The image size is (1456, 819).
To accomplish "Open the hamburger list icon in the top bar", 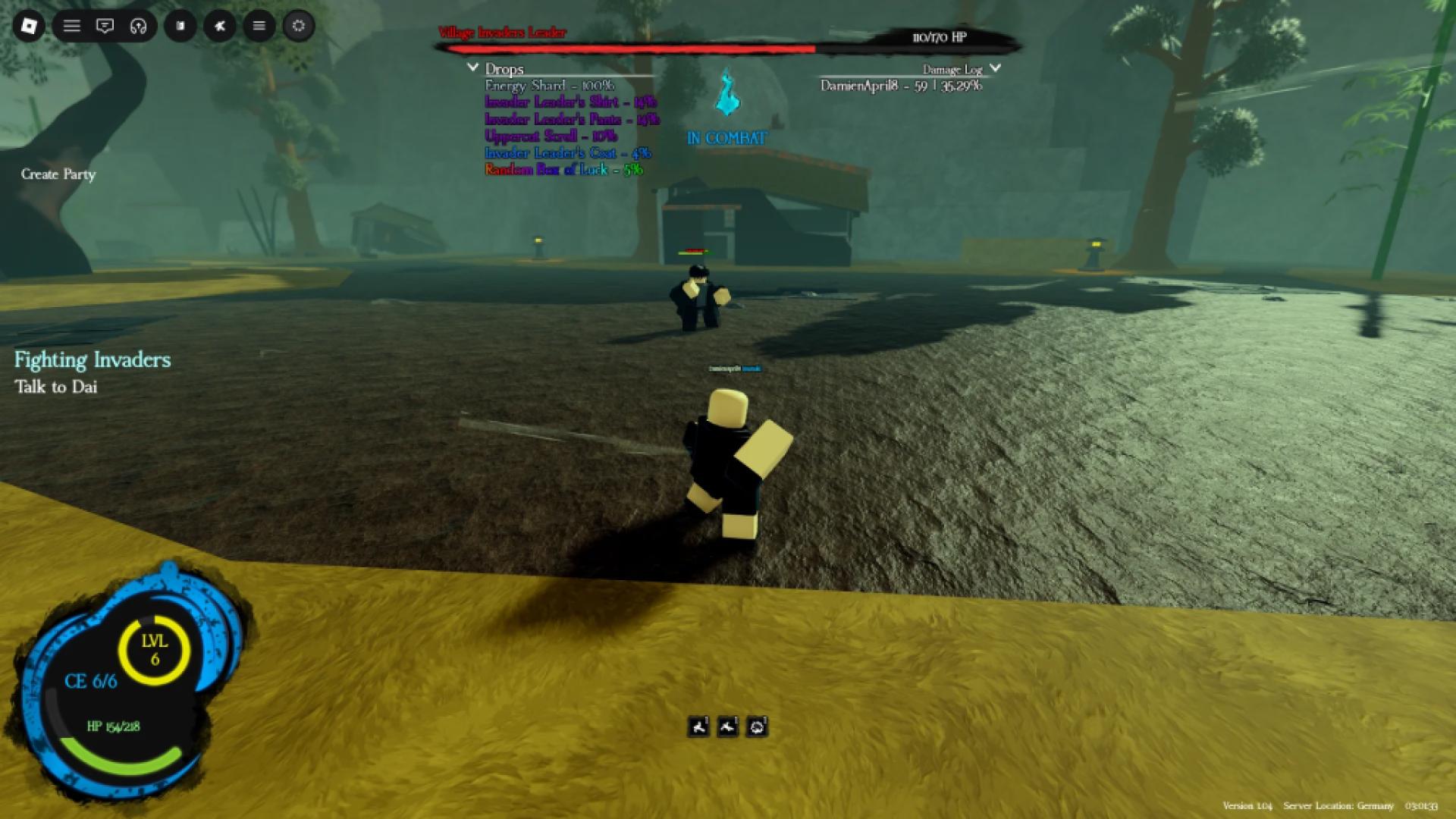I will 71,26.
